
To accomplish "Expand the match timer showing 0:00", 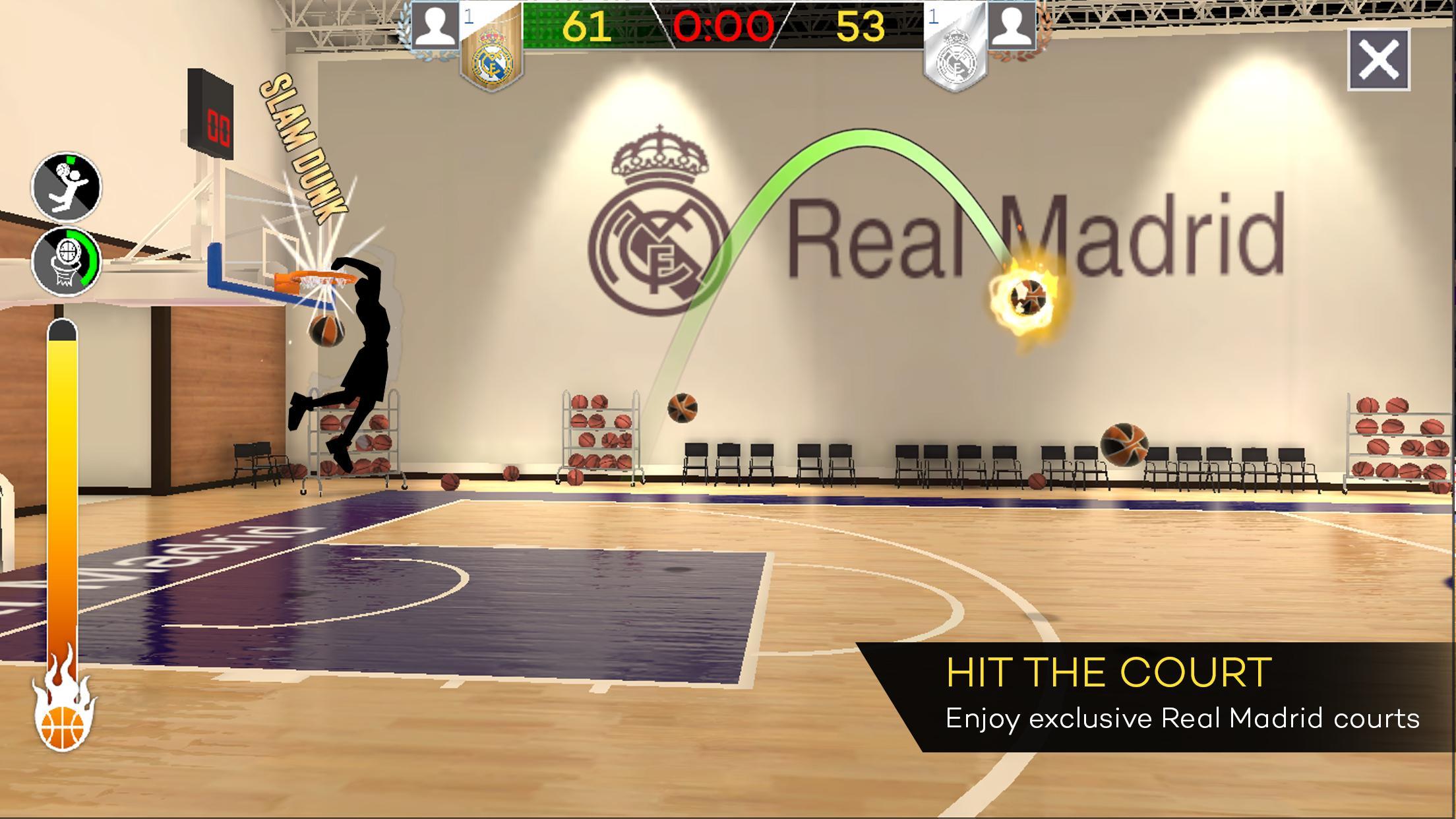I will coord(725,26).
